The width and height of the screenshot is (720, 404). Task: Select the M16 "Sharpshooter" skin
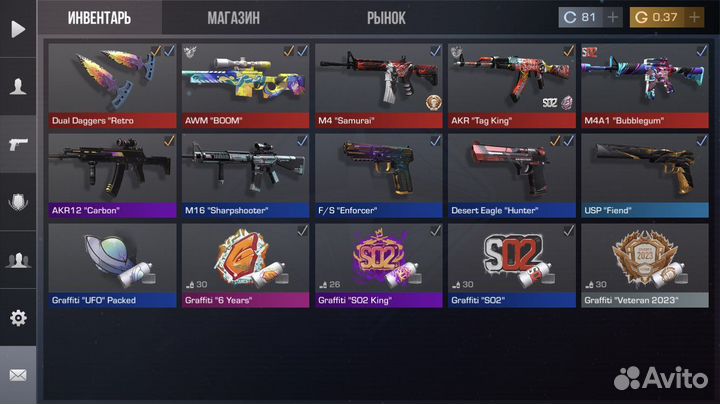245,175
